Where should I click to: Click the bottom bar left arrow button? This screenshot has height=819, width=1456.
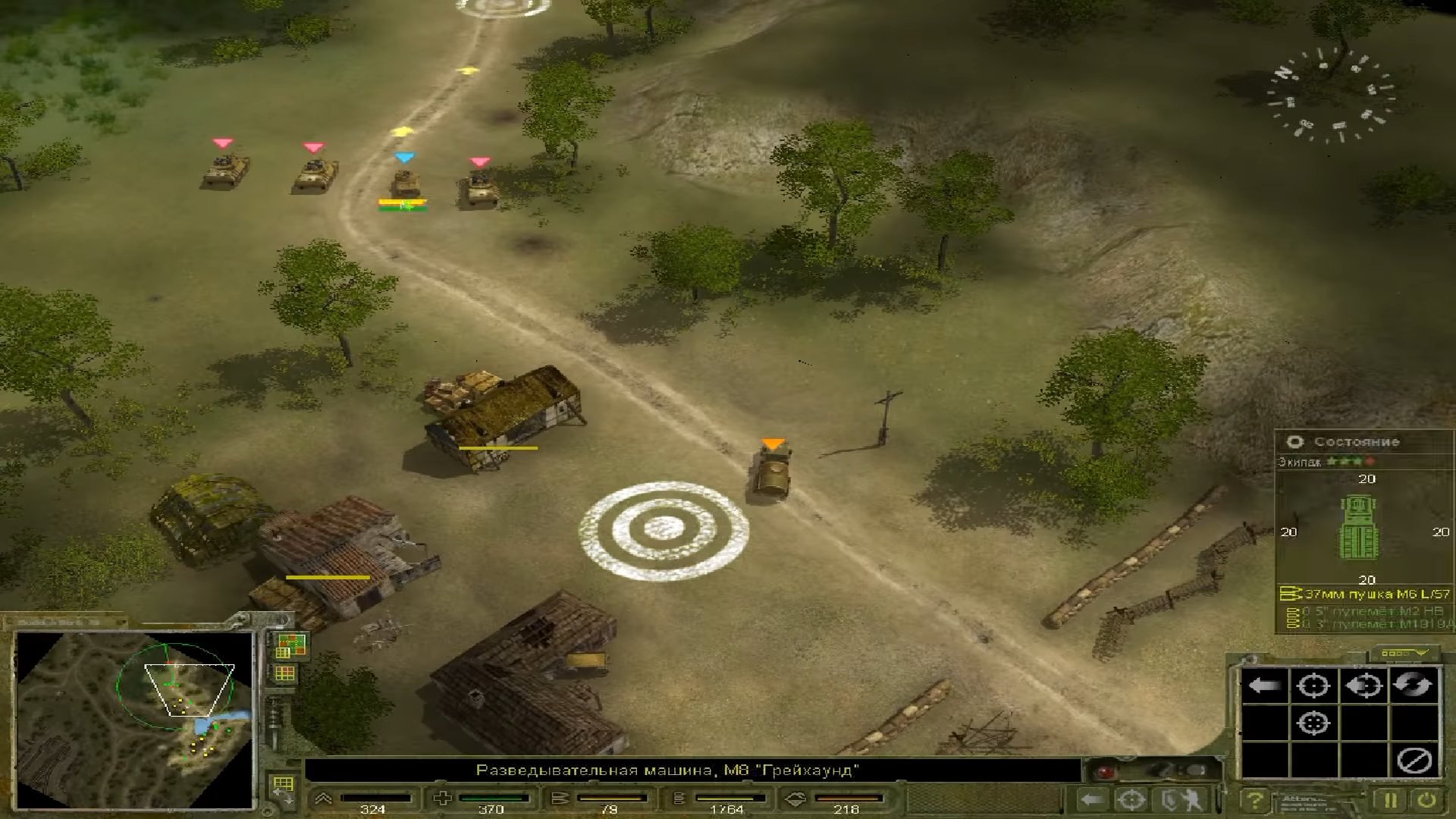(x=1092, y=800)
